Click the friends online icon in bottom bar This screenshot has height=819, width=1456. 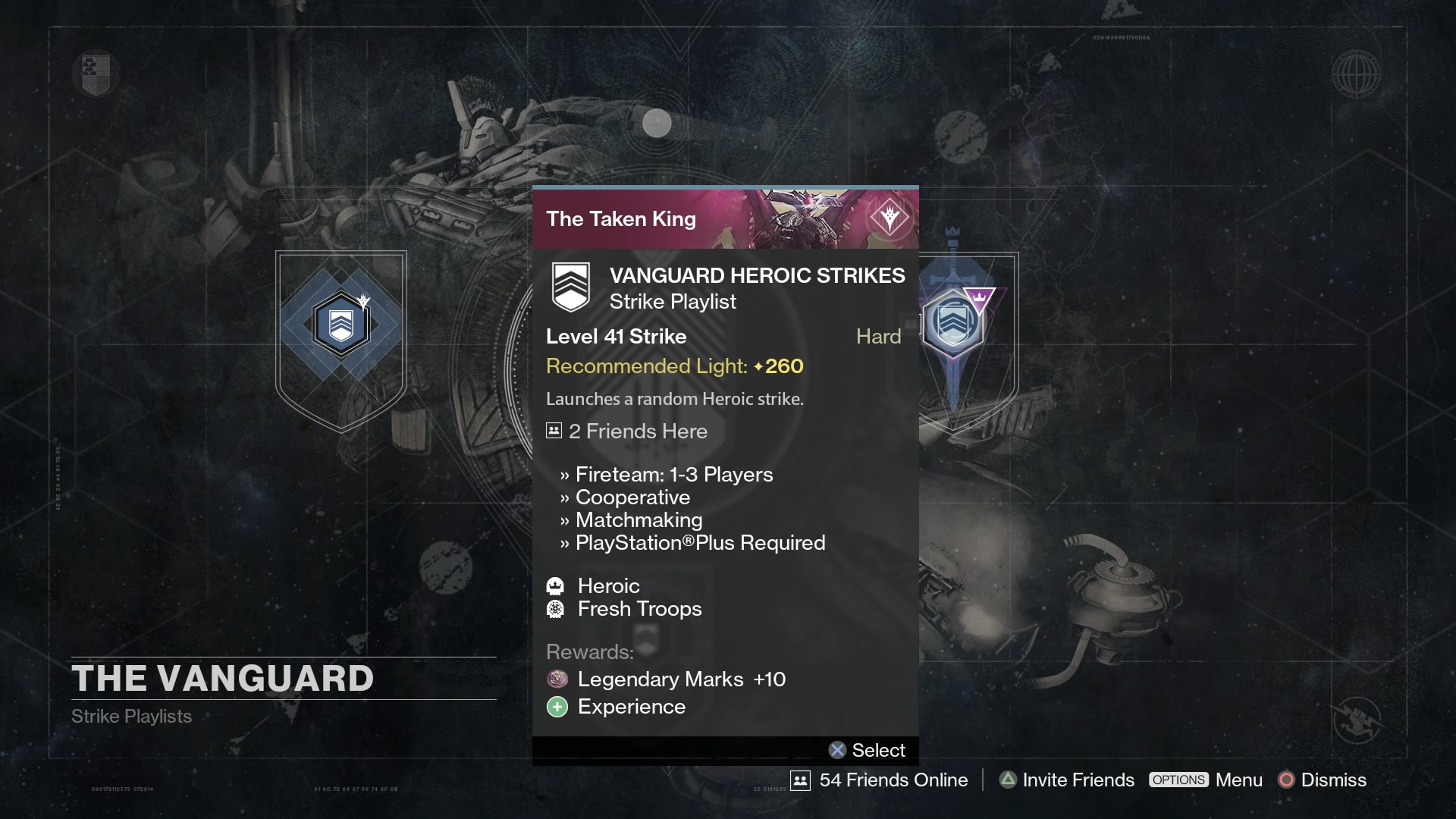pos(802,780)
